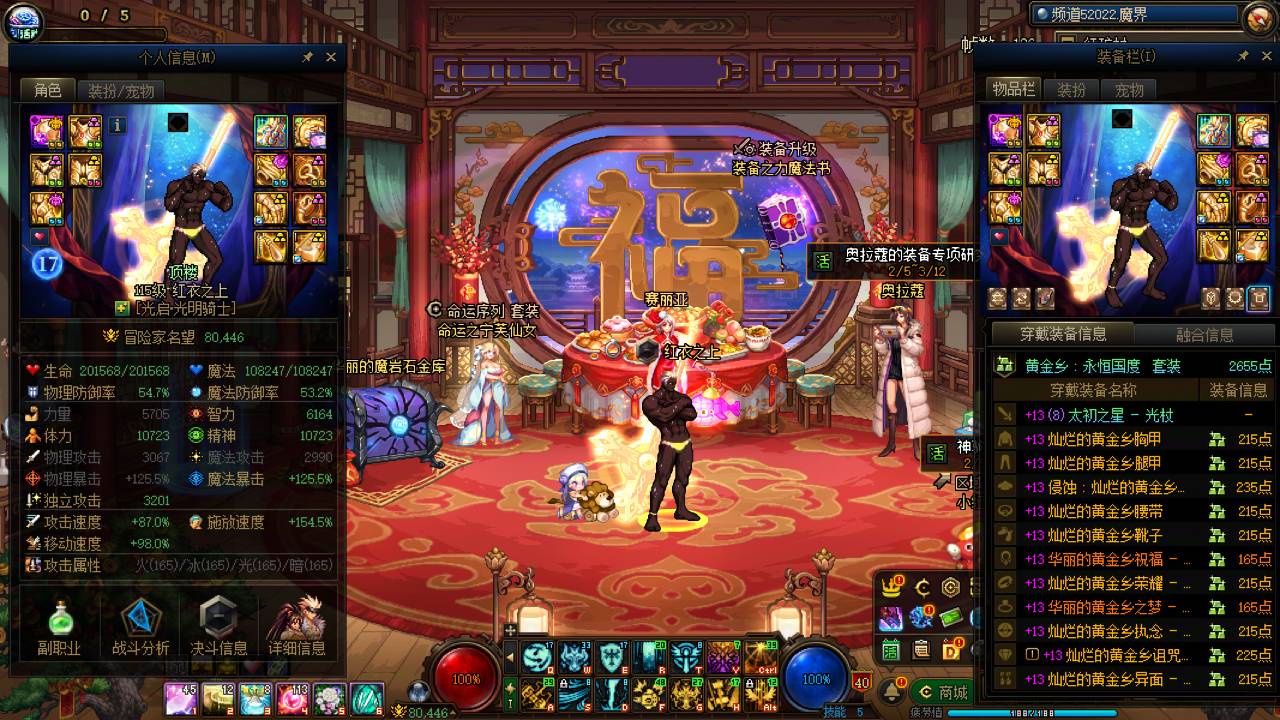This screenshot has height=720, width=1280.
Task: Pin the personal information panel
Action: coord(308,57)
